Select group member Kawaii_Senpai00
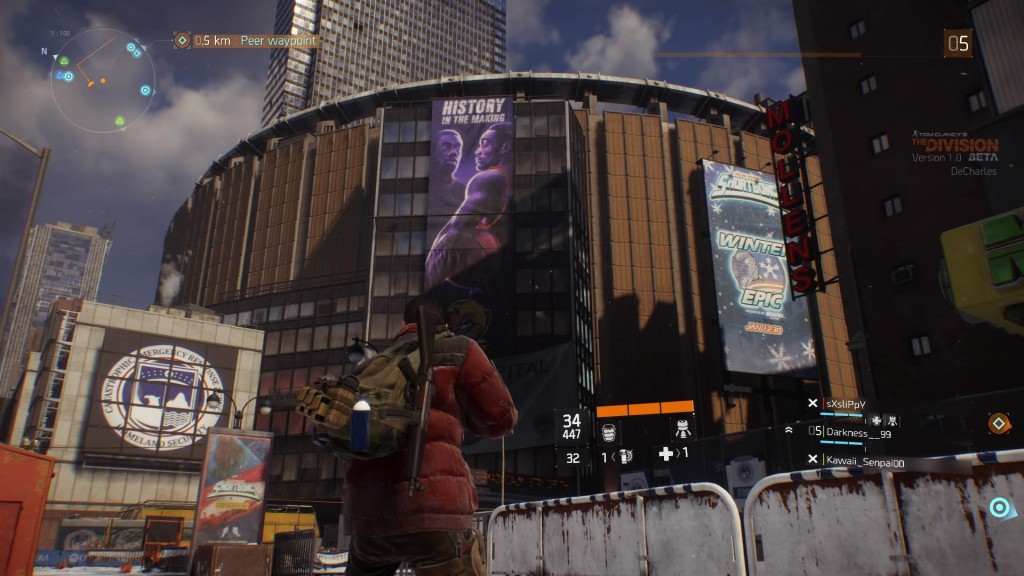The image size is (1024, 576). 864,460
